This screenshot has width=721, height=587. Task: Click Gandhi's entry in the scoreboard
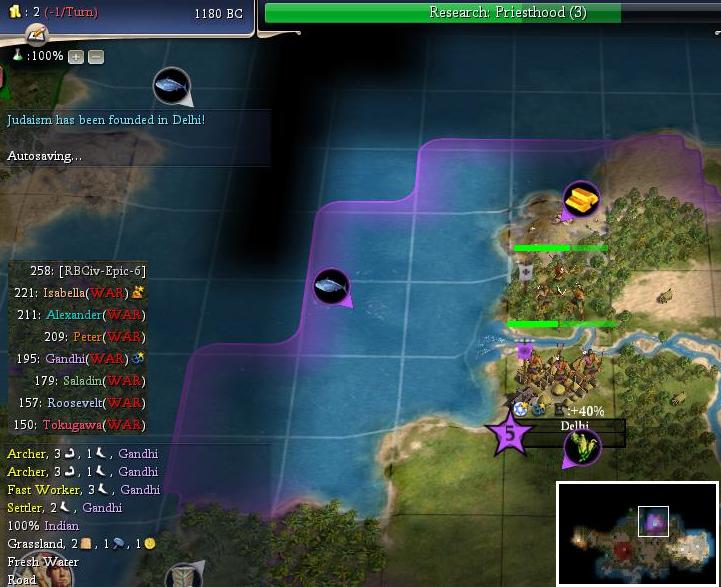(71, 359)
